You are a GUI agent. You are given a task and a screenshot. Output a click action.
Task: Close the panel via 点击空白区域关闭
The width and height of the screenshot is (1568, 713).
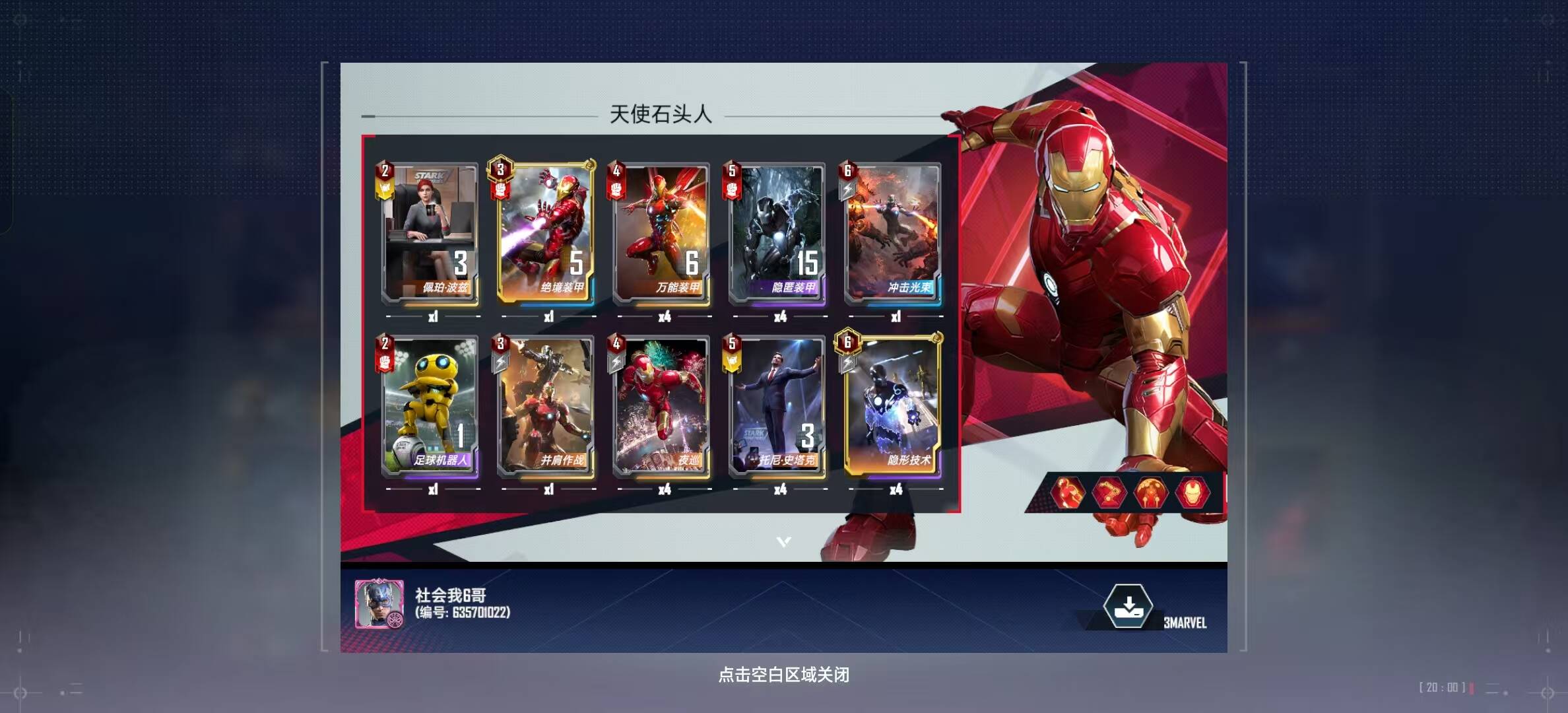click(783, 675)
